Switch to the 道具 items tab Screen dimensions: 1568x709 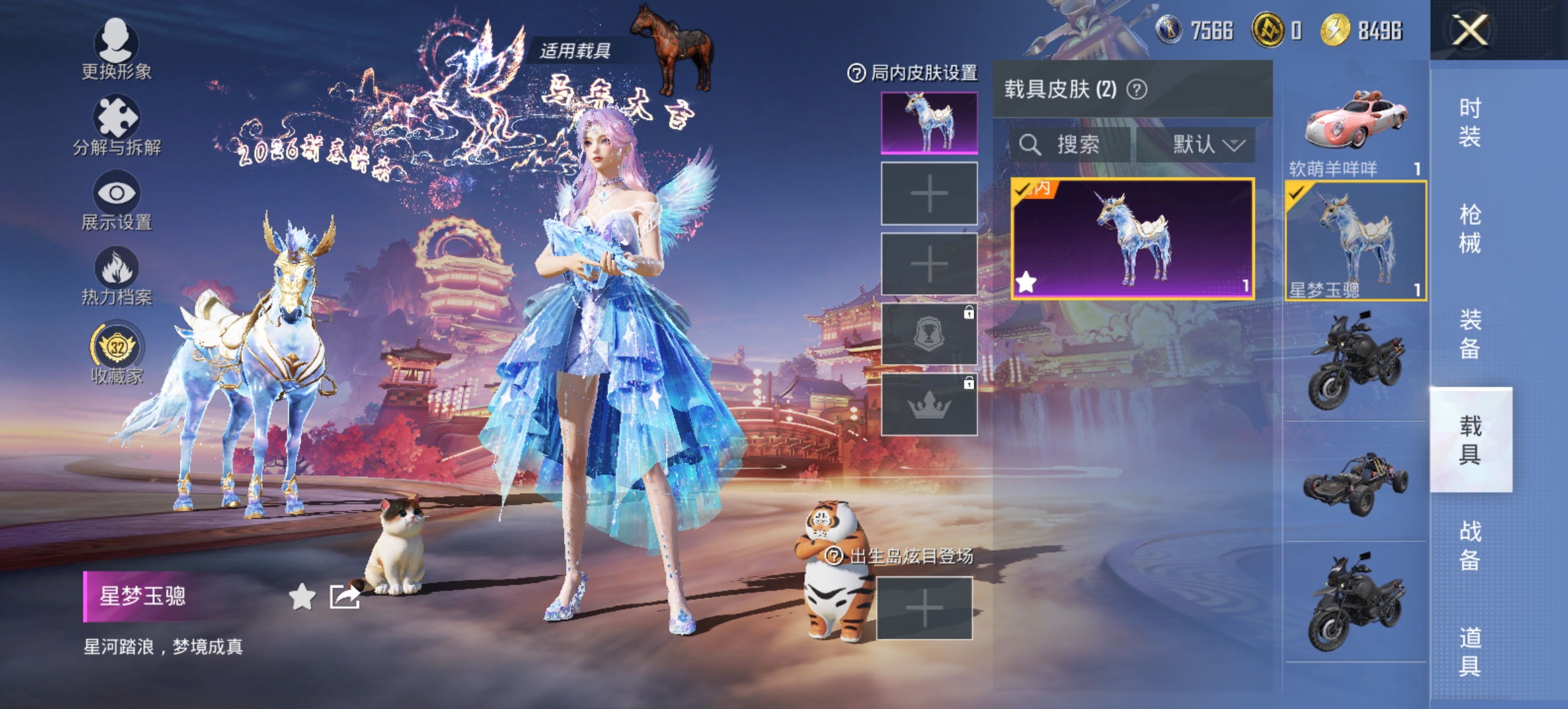tap(1470, 651)
